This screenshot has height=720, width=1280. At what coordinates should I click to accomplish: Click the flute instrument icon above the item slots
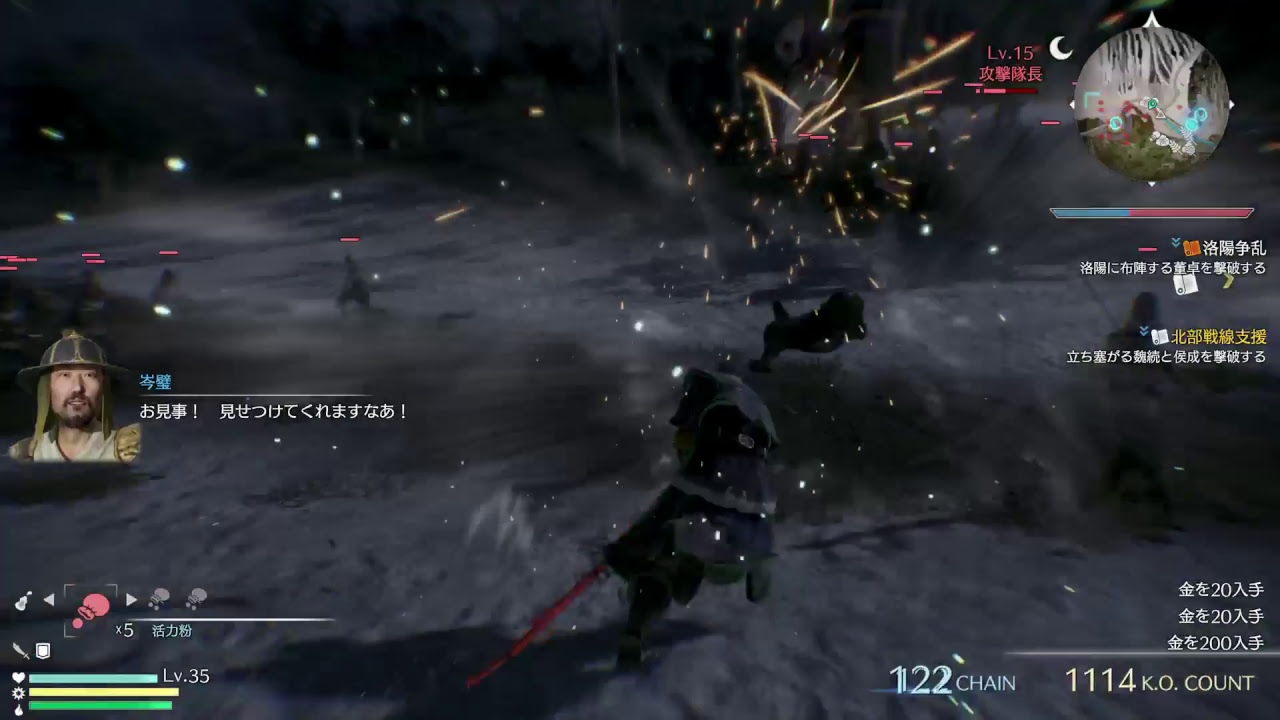pos(22,600)
